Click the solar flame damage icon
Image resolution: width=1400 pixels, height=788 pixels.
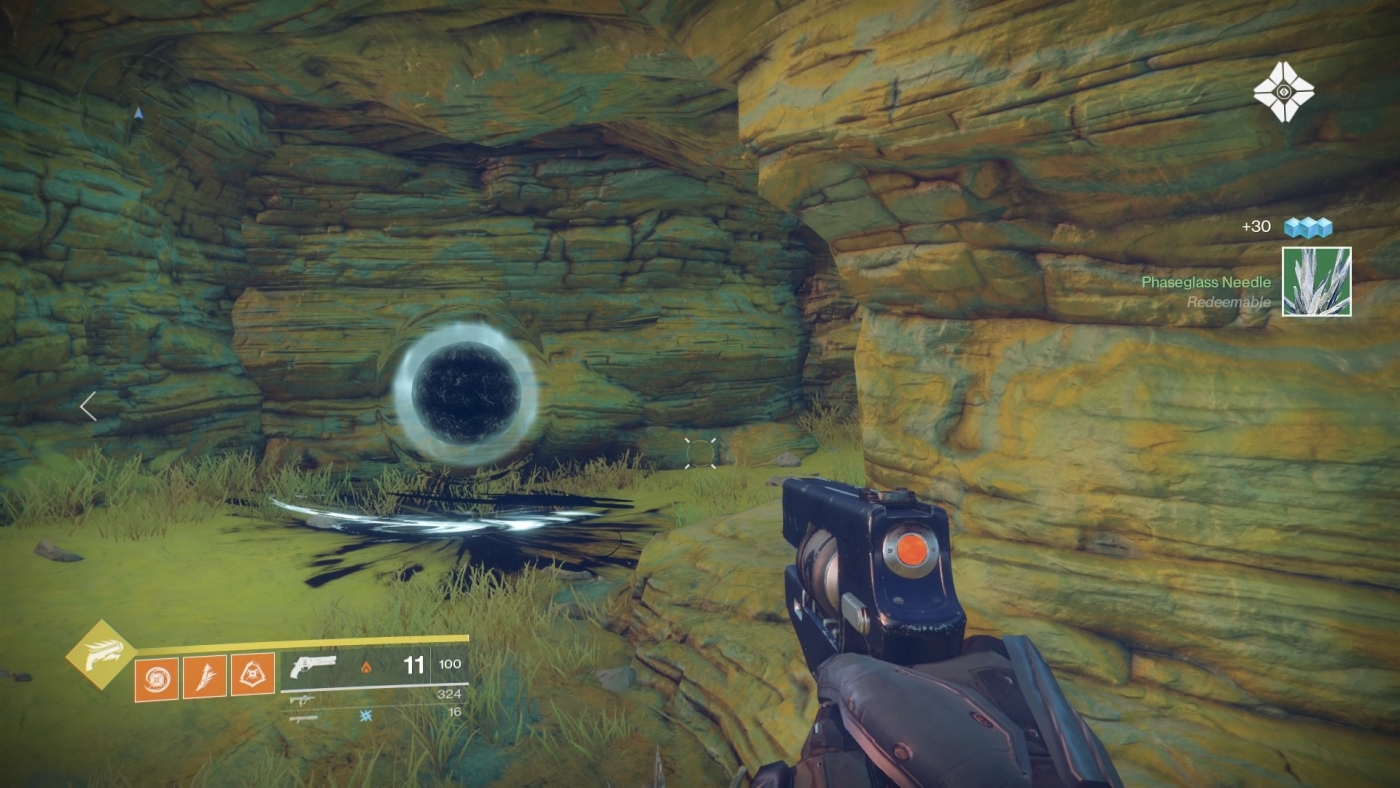tap(368, 668)
